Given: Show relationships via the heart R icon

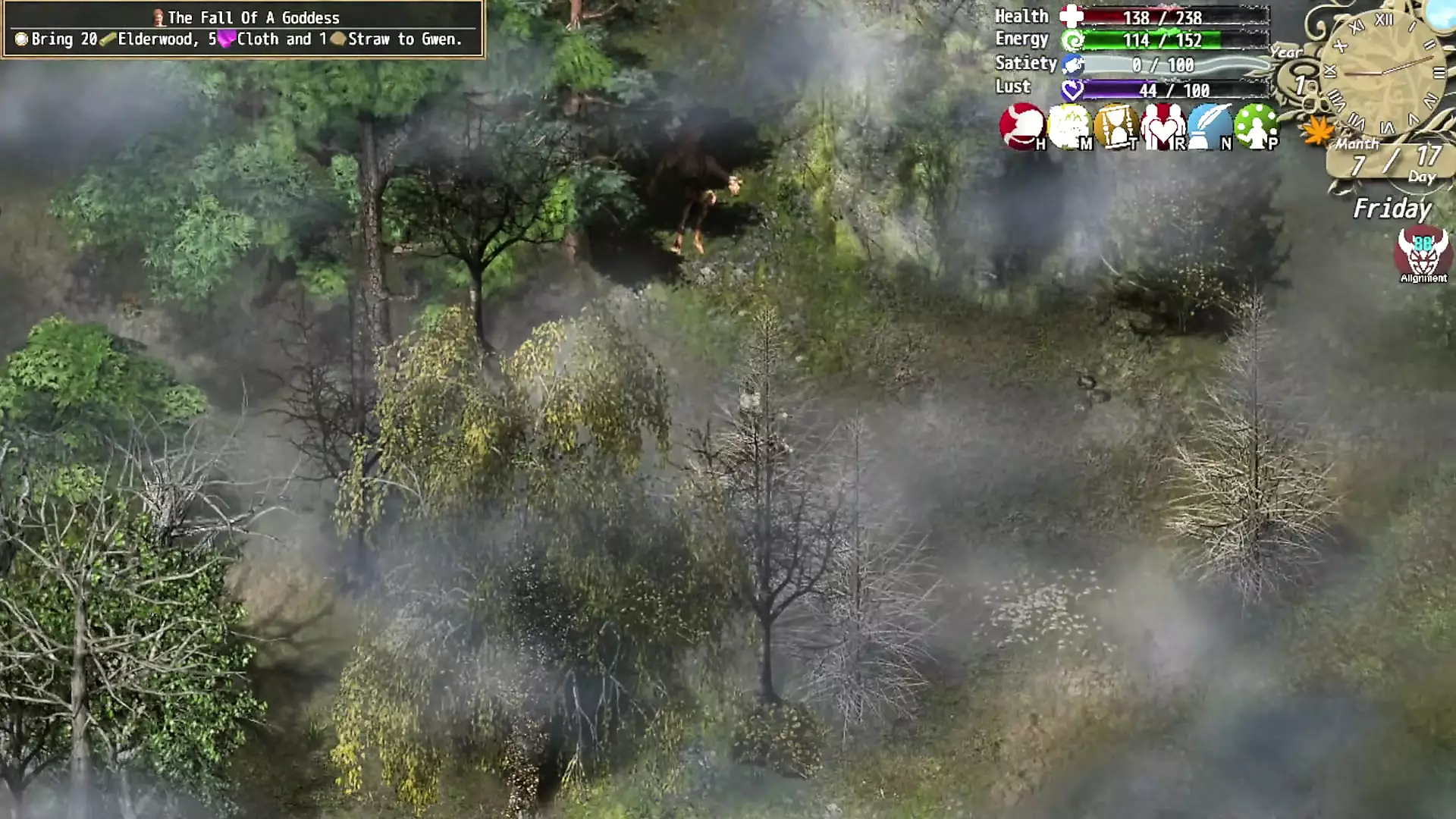Looking at the screenshot, I should 1163,127.
